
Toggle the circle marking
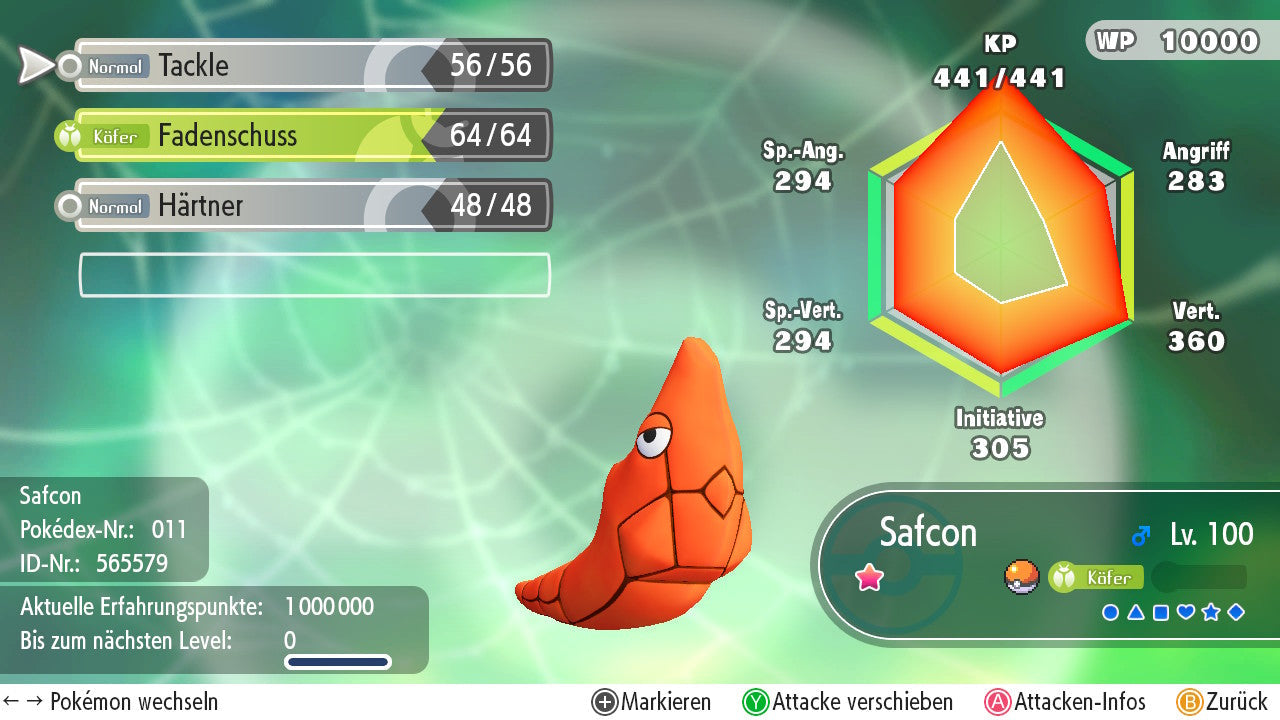point(1110,612)
